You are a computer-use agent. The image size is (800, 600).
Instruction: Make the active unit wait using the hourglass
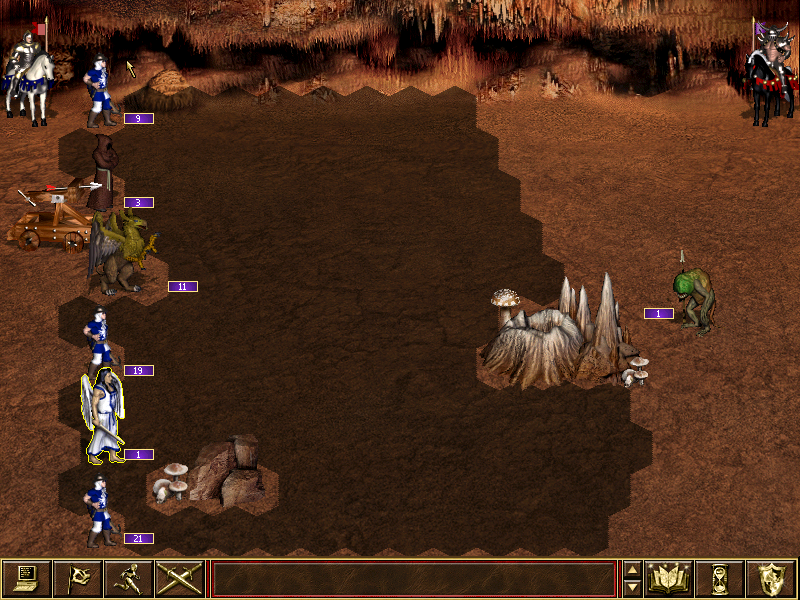(719, 578)
